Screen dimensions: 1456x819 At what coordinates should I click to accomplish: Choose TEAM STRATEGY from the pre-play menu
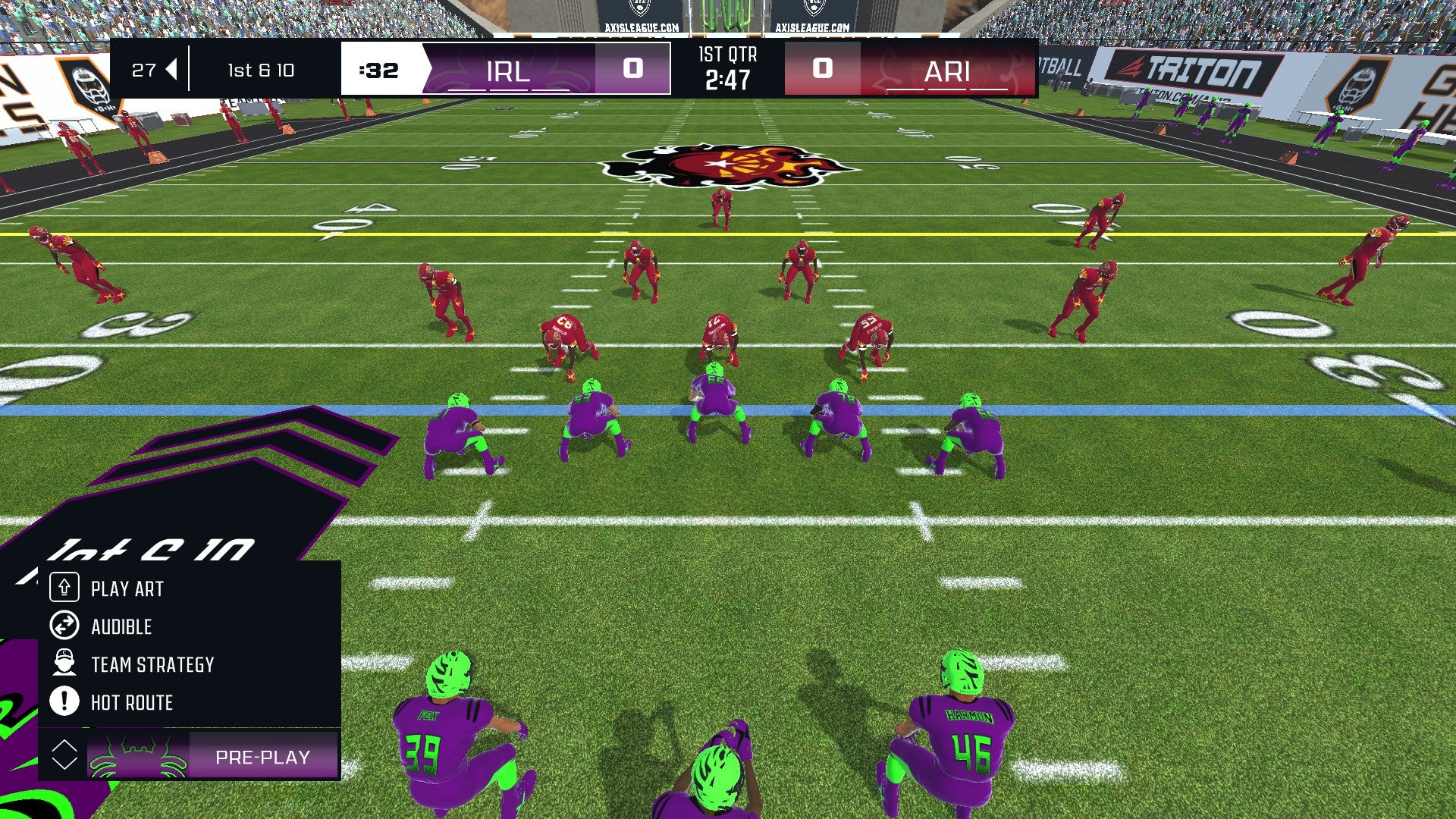(152, 664)
